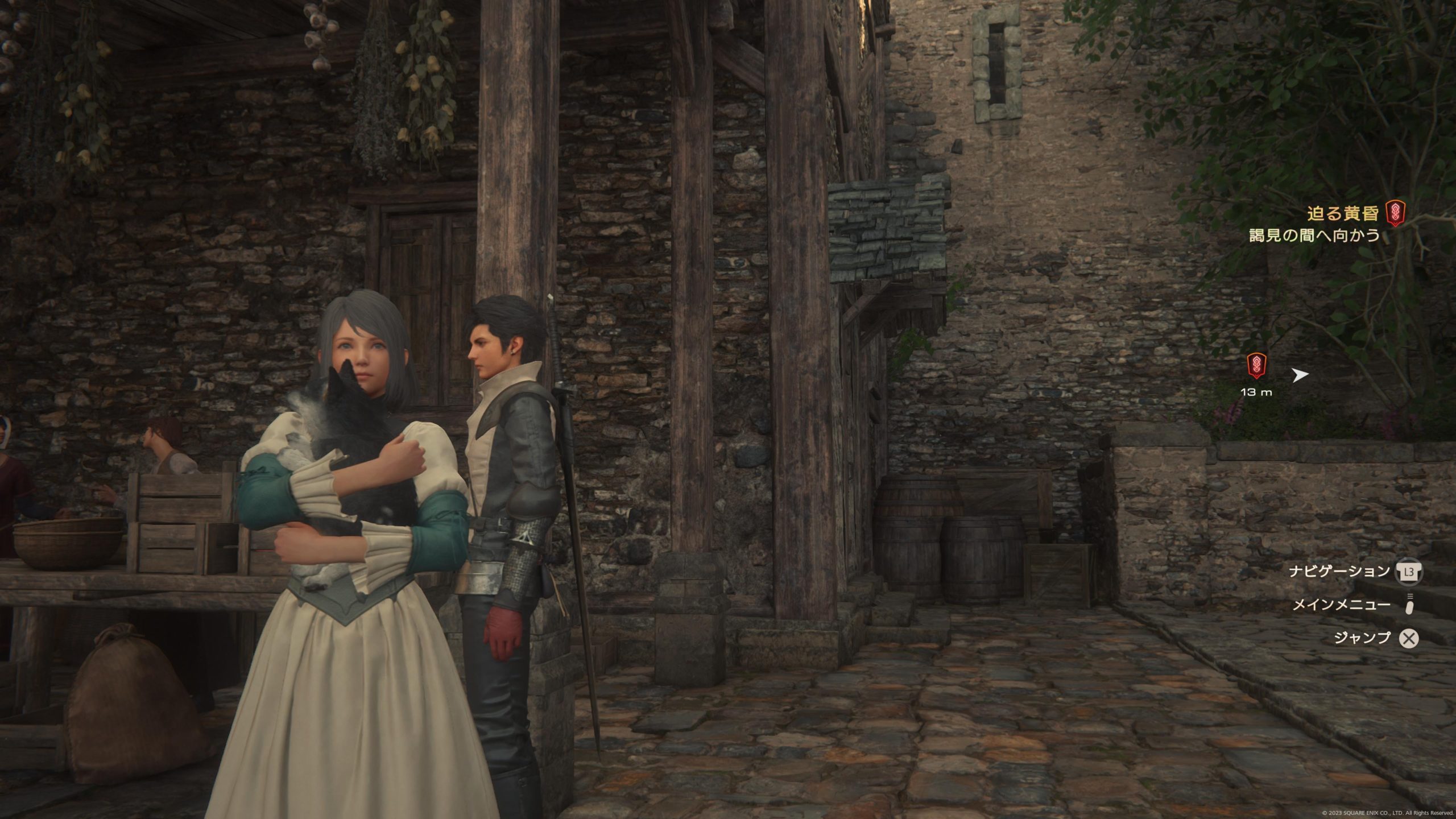Click the white direction arrow next to the waypoint
This screenshot has height=819, width=1456.
pyautogui.click(x=1301, y=375)
